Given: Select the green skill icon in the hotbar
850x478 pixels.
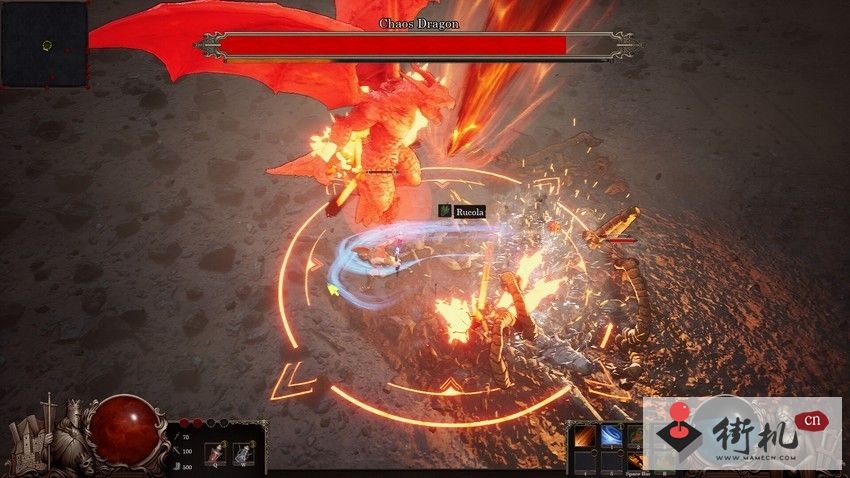Looking at the screenshot, I should [633, 436].
